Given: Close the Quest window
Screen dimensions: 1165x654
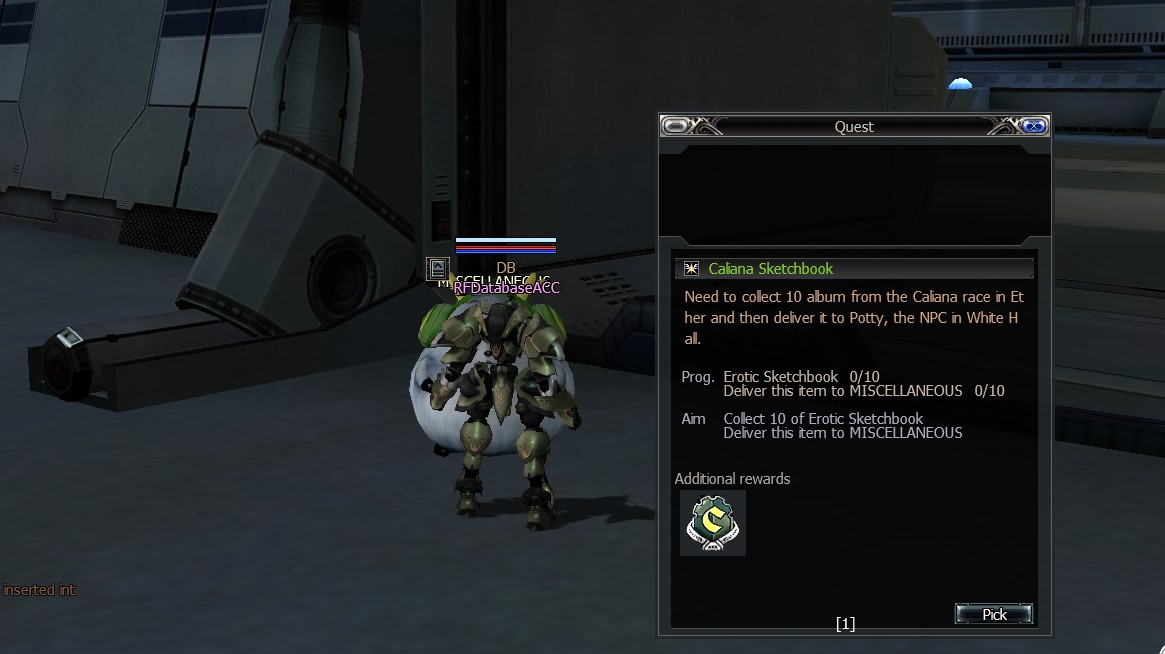Looking at the screenshot, I should click(1035, 126).
